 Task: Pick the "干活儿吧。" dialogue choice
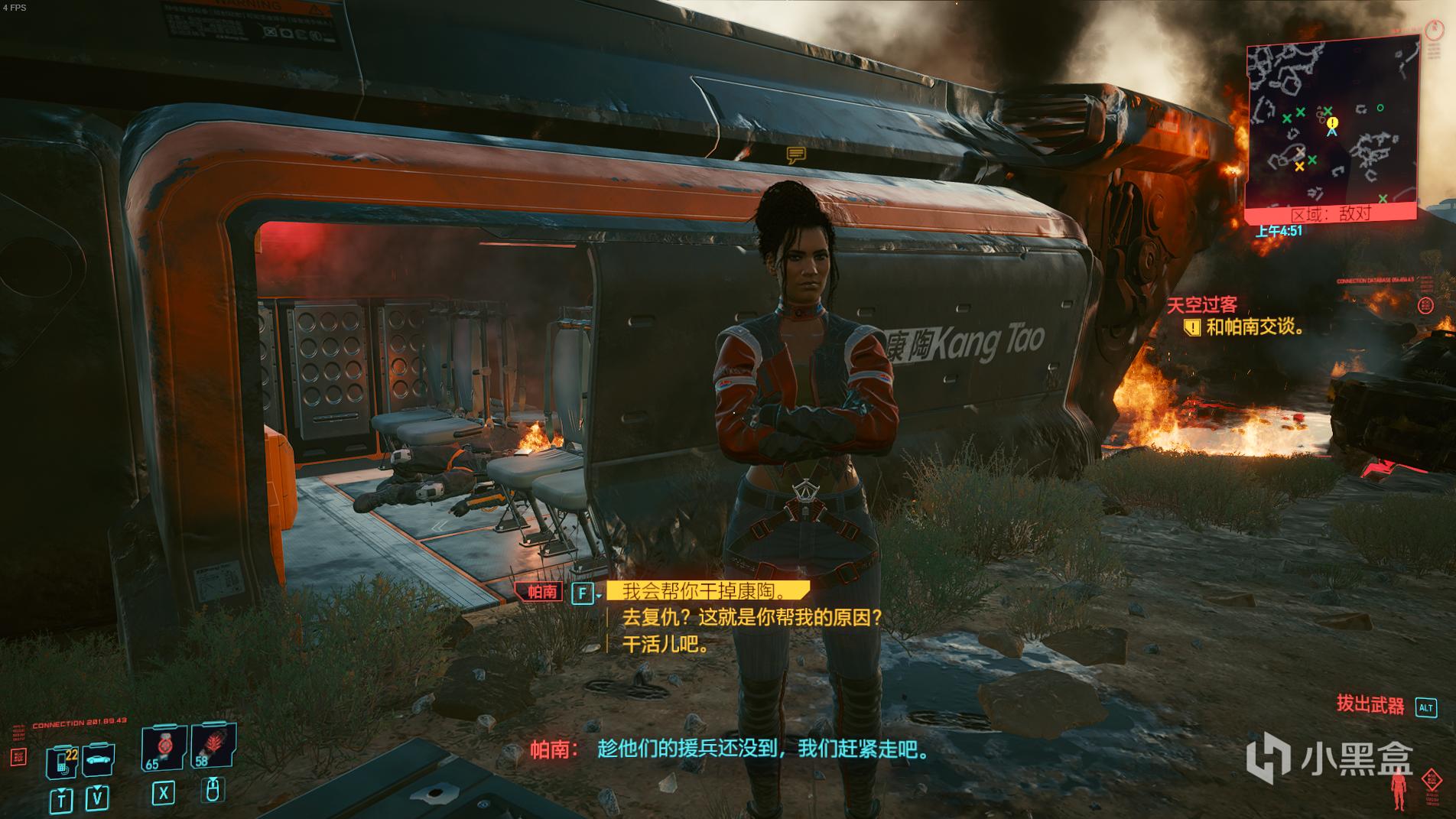pyautogui.click(x=666, y=644)
